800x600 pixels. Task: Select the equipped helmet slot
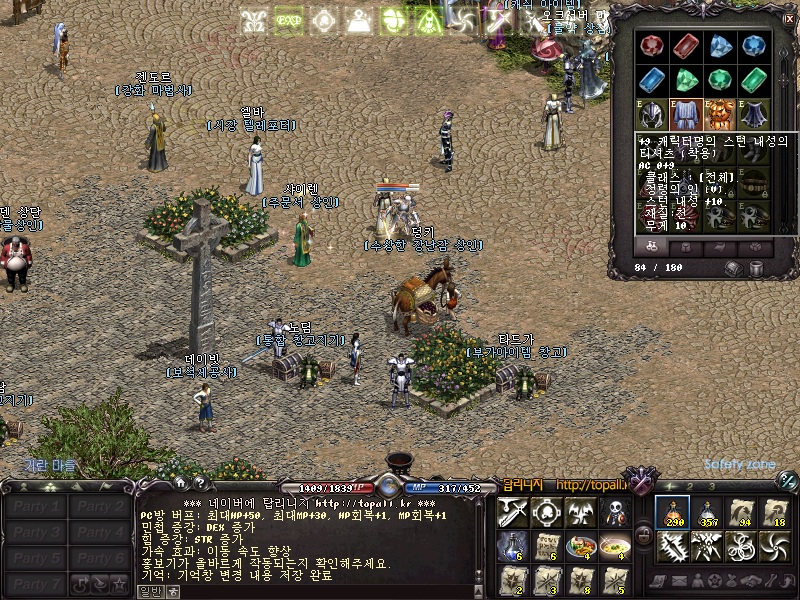tap(653, 114)
